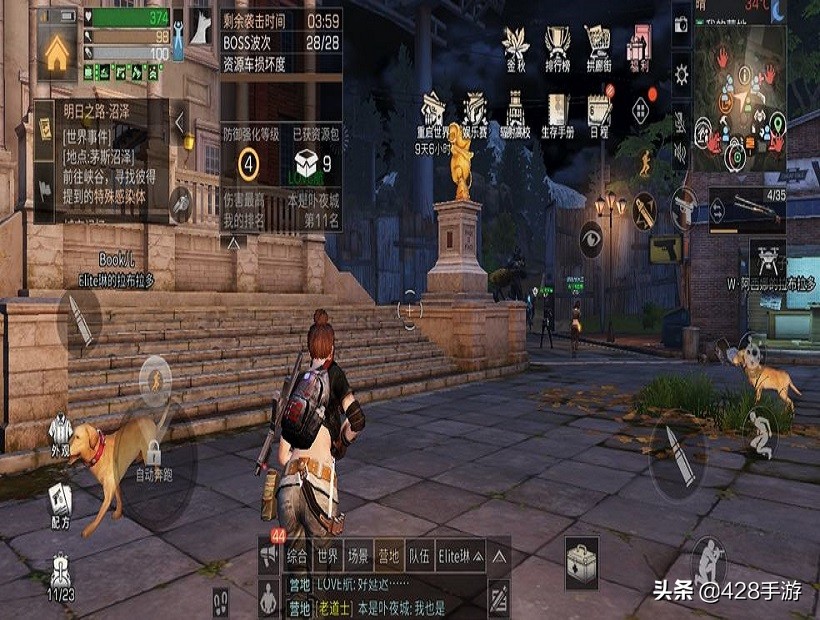
Task: Open the 生存手册 survival handbook
Action: point(556,115)
